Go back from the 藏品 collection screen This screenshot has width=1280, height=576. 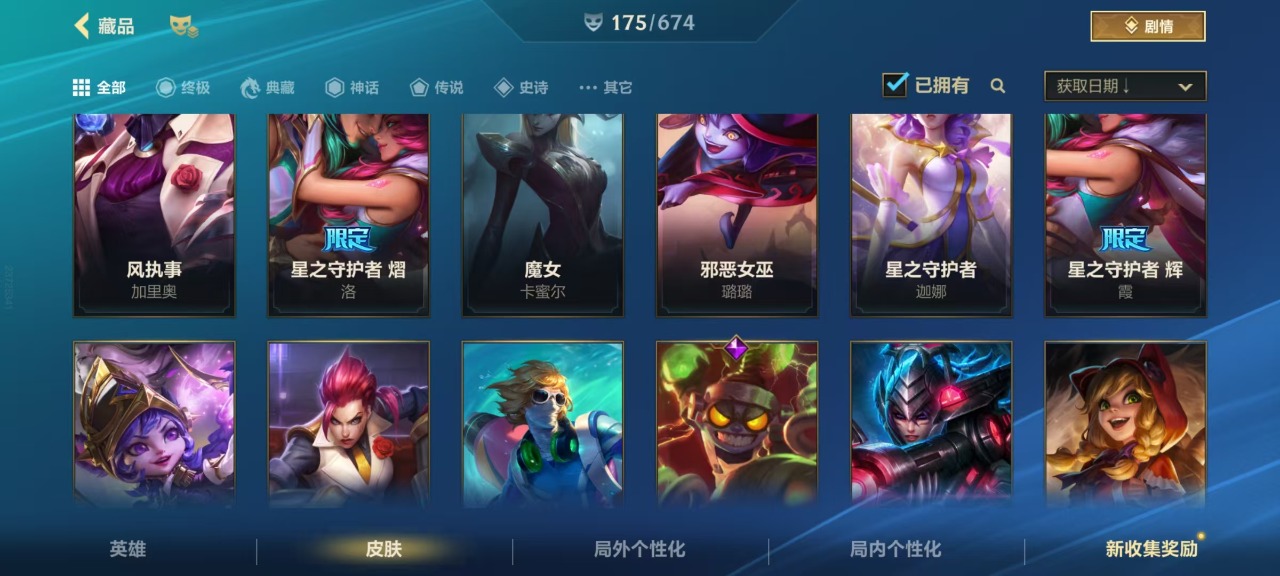tap(82, 26)
